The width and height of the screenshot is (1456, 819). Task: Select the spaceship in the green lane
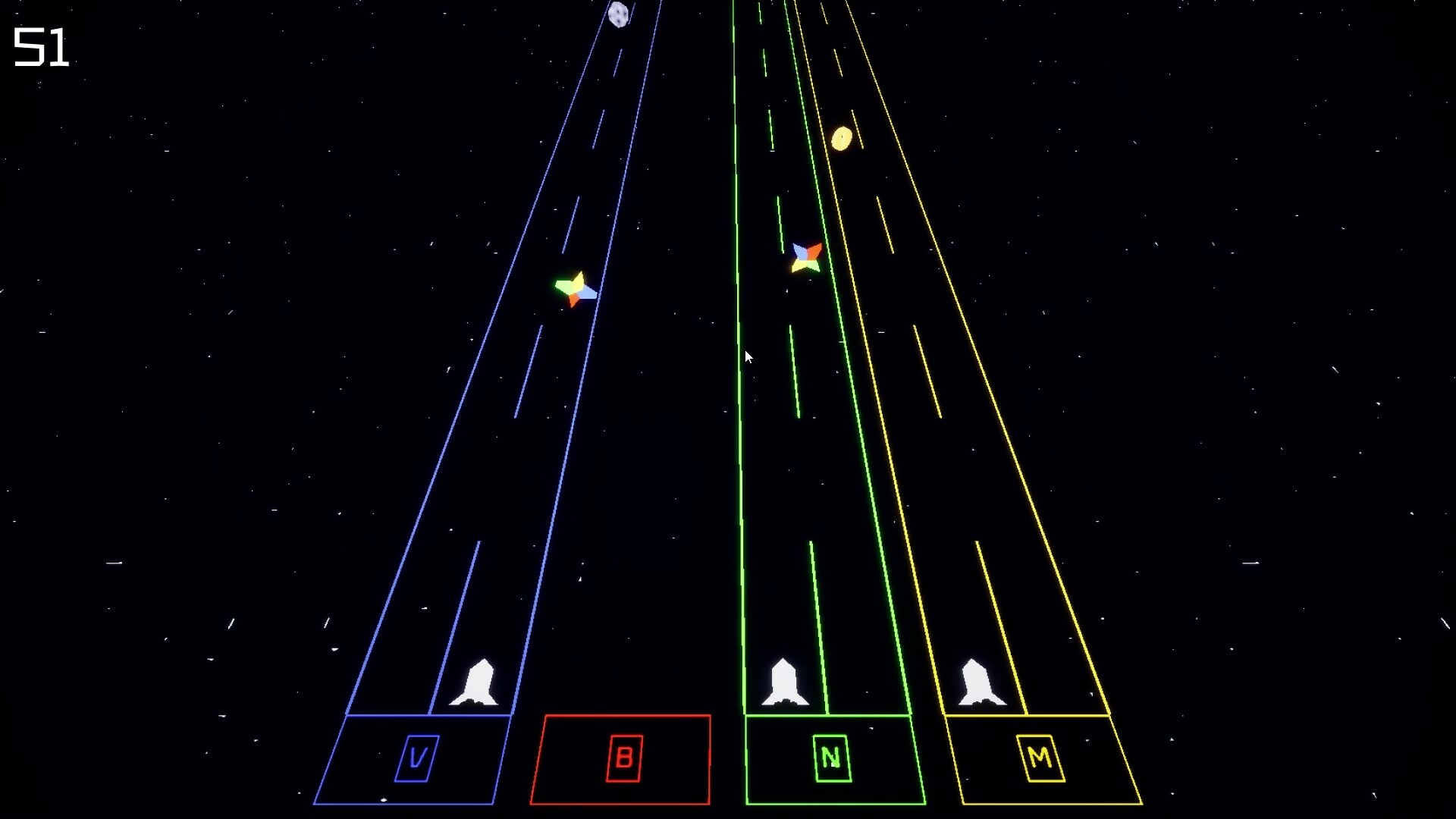(785, 682)
